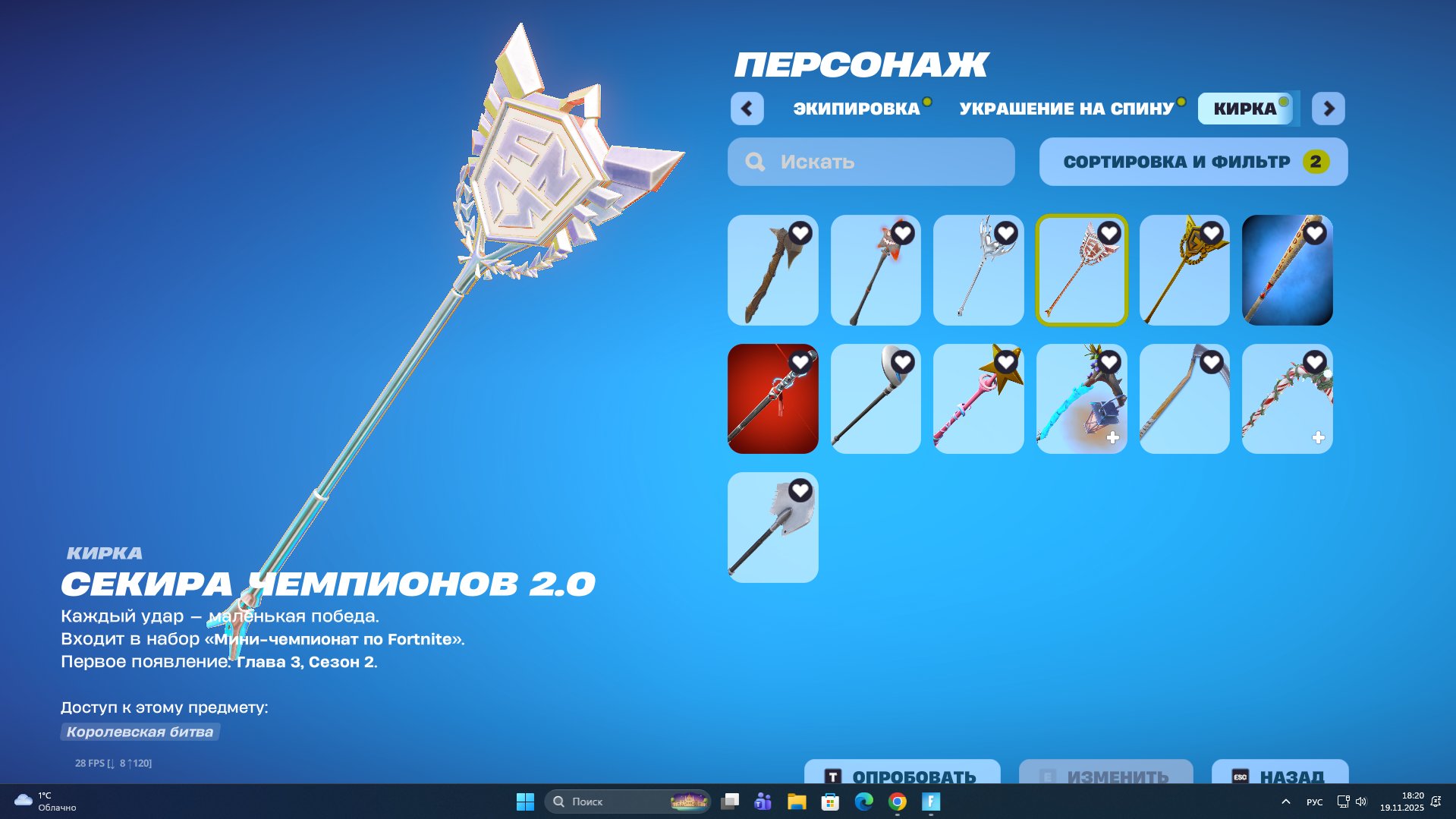
Task: Switch to the УКРАШЕНИЕ НА СПИНУ tab
Action: 1065,109
